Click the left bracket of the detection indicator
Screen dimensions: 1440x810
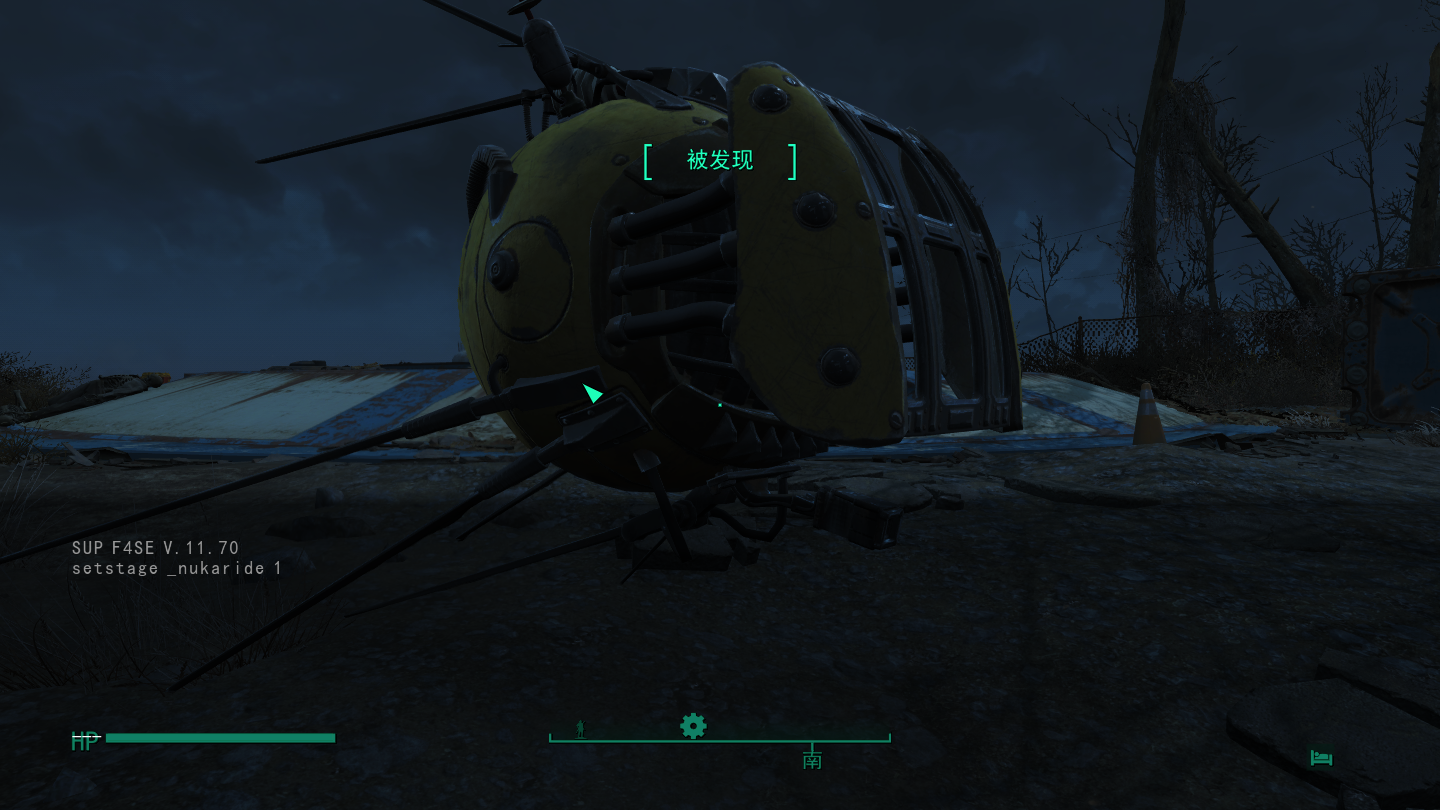pos(647,161)
